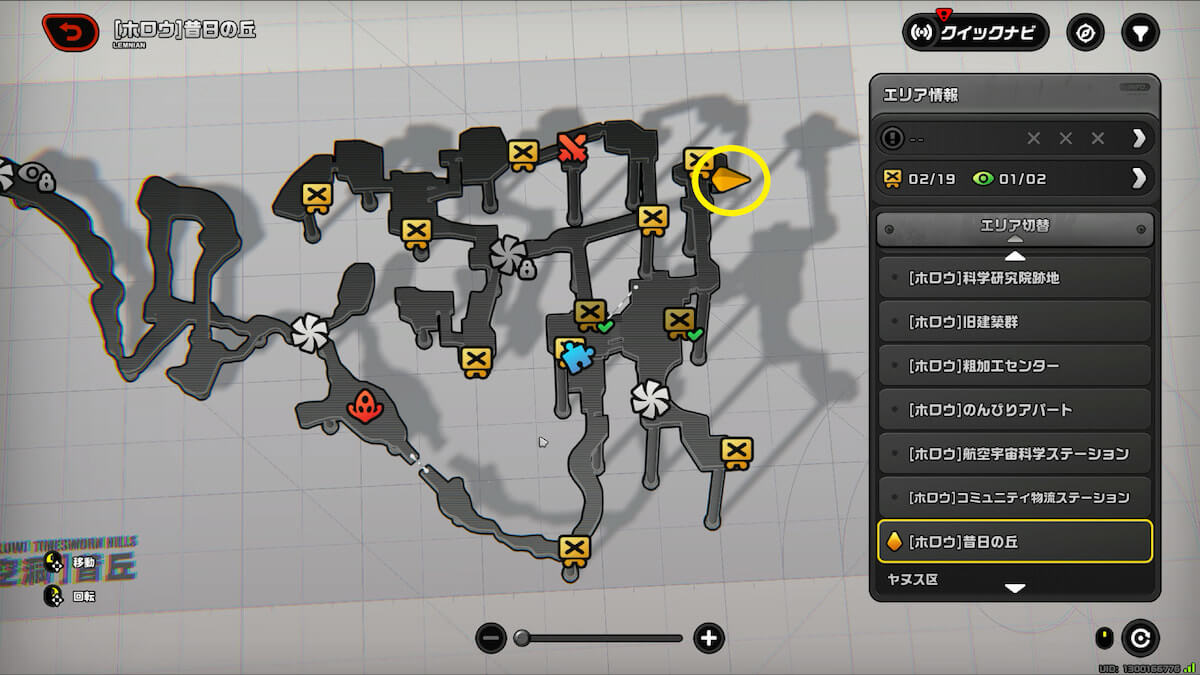The height and width of the screenshot is (675, 1200).
Task: Click the red back arrow button
Action: coord(72,31)
